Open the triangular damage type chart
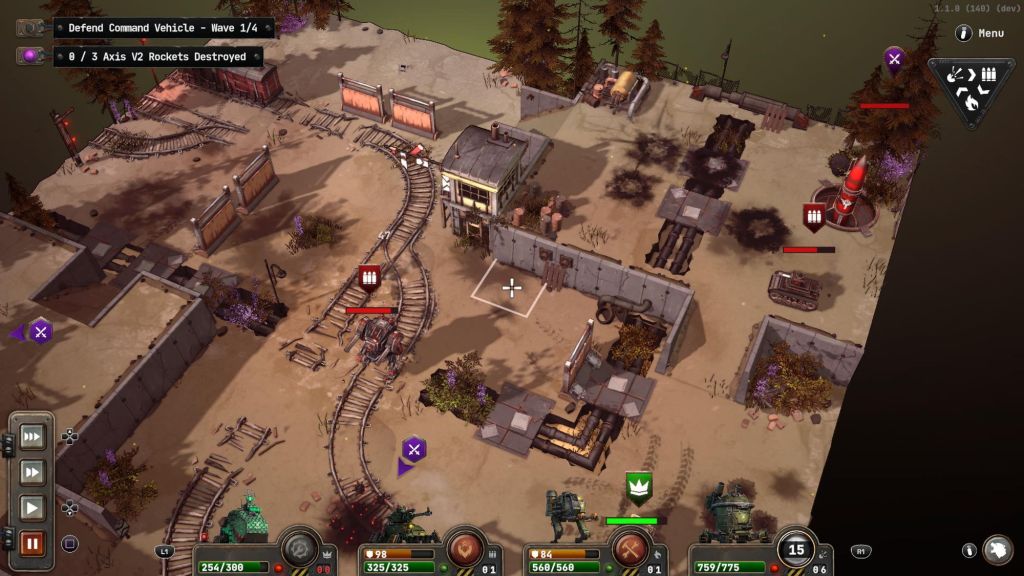The width and height of the screenshot is (1024, 576). pos(970,89)
